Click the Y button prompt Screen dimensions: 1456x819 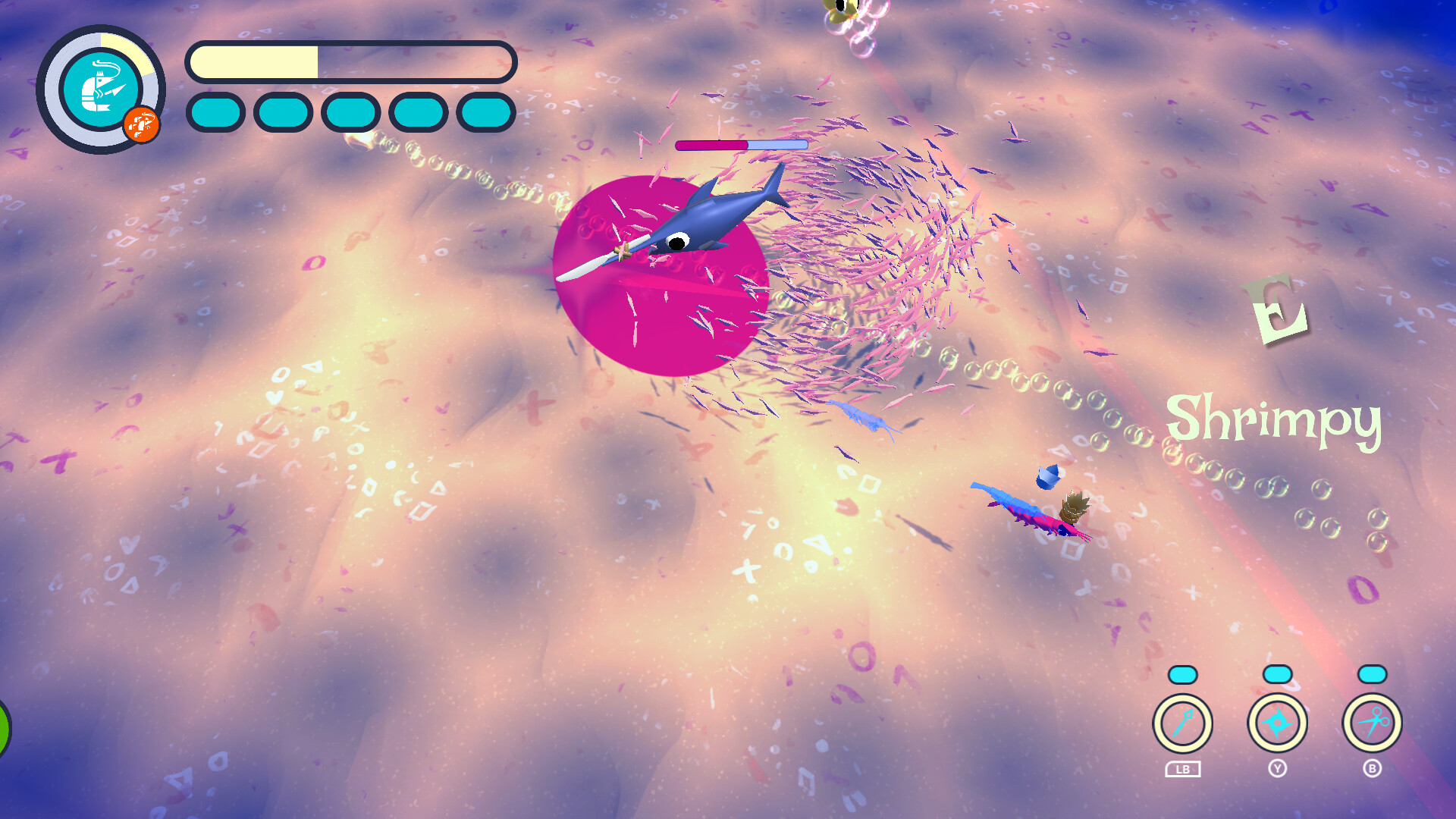(1278, 767)
